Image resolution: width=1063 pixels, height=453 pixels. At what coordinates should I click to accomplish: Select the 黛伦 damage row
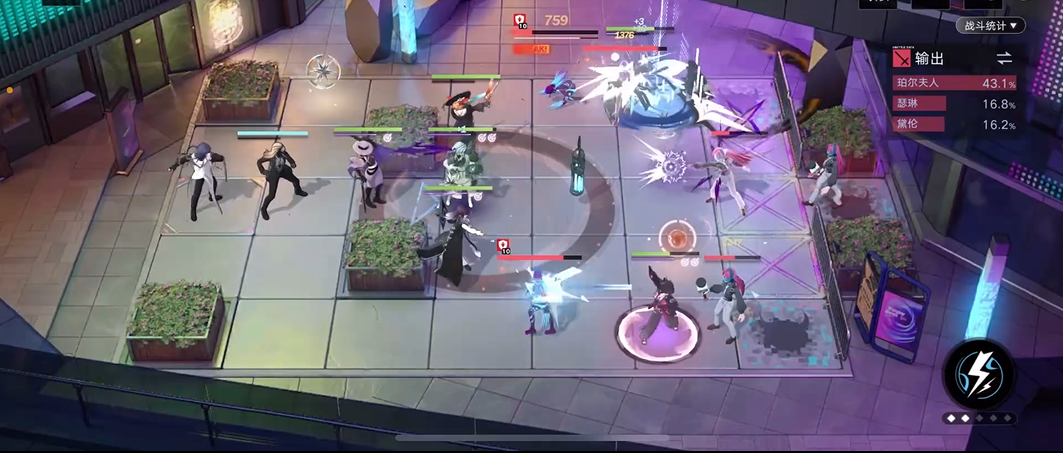click(954, 125)
